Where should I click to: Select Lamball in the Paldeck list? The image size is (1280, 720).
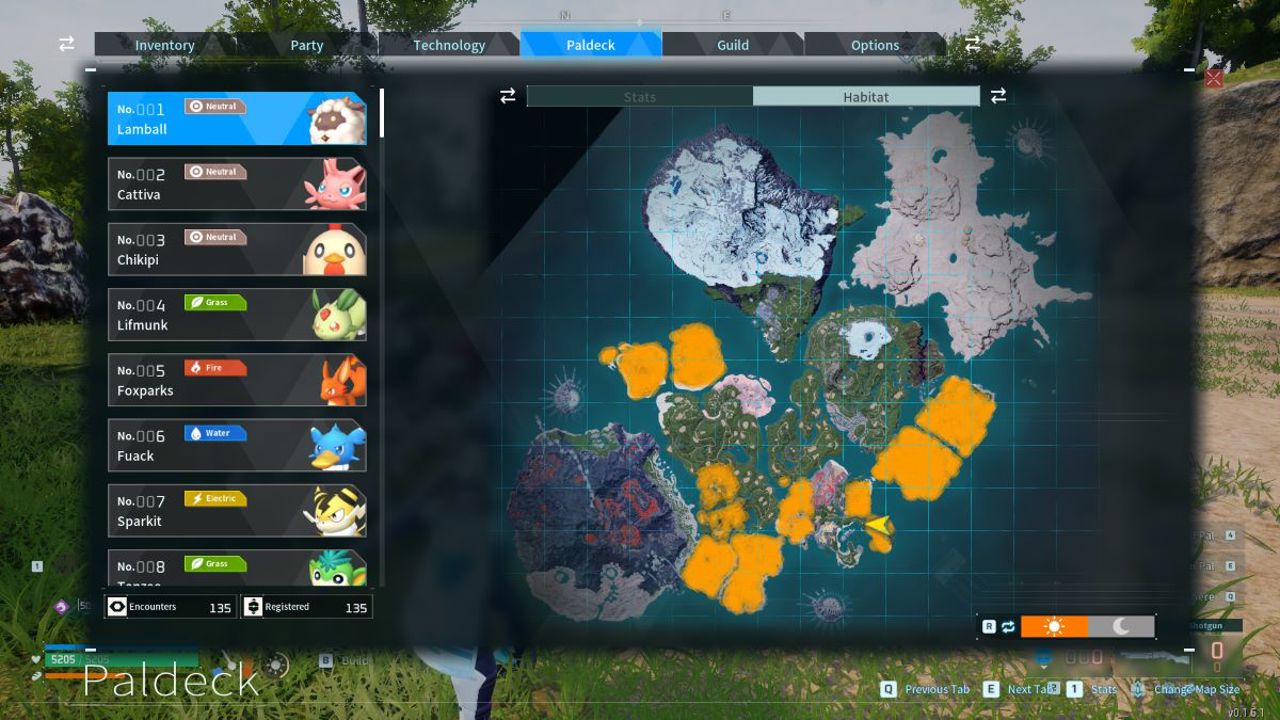pyautogui.click(x=237, y=119)
